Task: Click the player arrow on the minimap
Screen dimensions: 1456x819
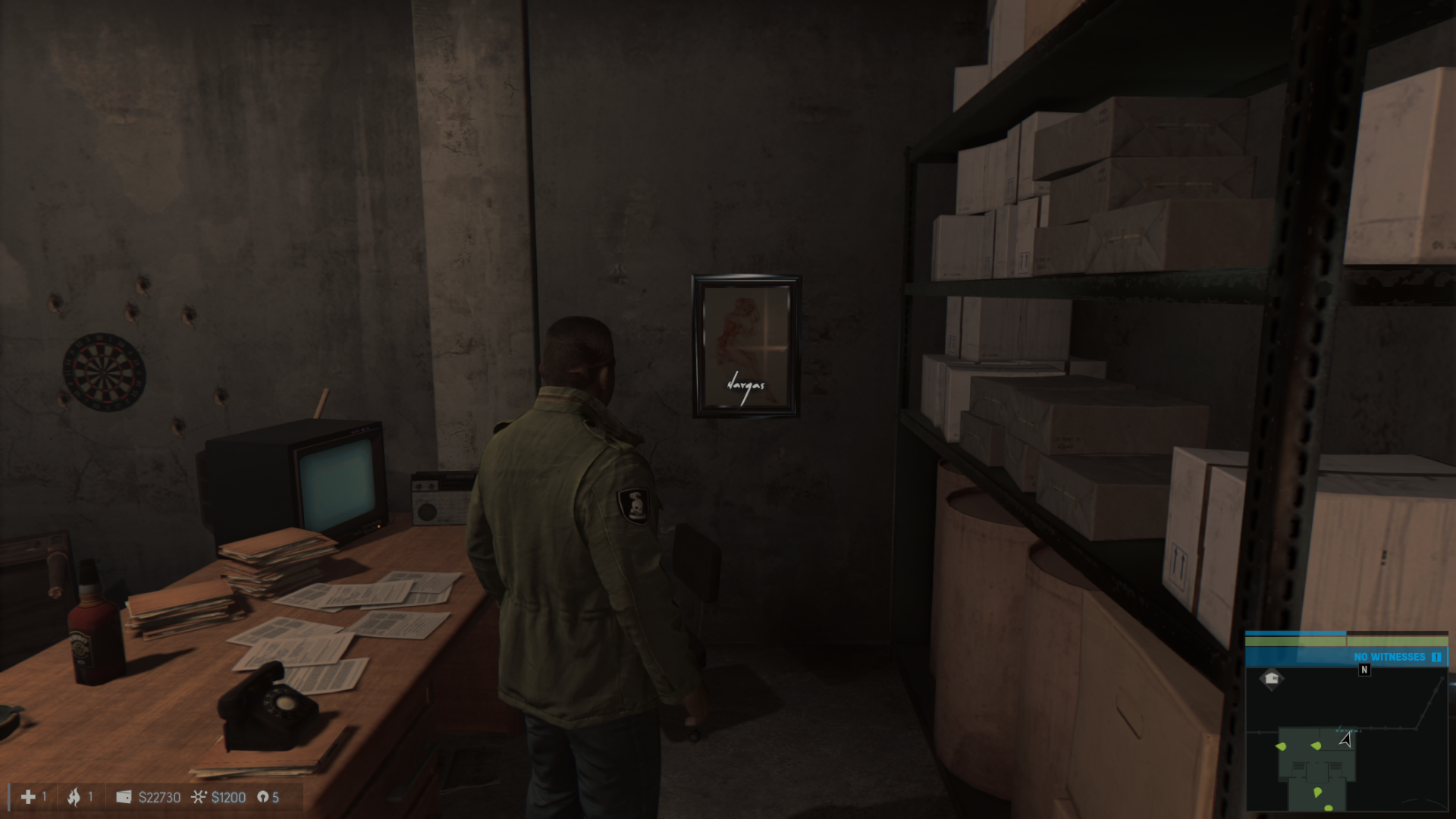Action: coord(1345,739)
